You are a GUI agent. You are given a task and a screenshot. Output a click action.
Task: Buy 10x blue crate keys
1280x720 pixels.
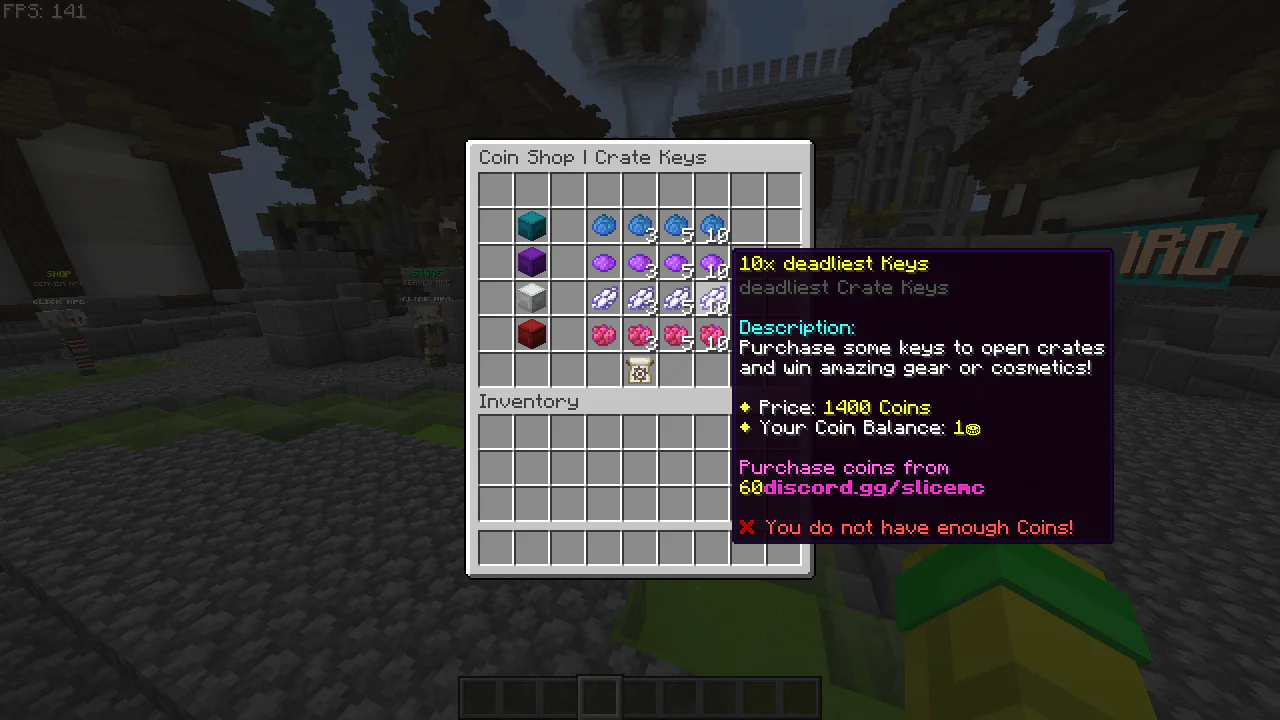711,225
